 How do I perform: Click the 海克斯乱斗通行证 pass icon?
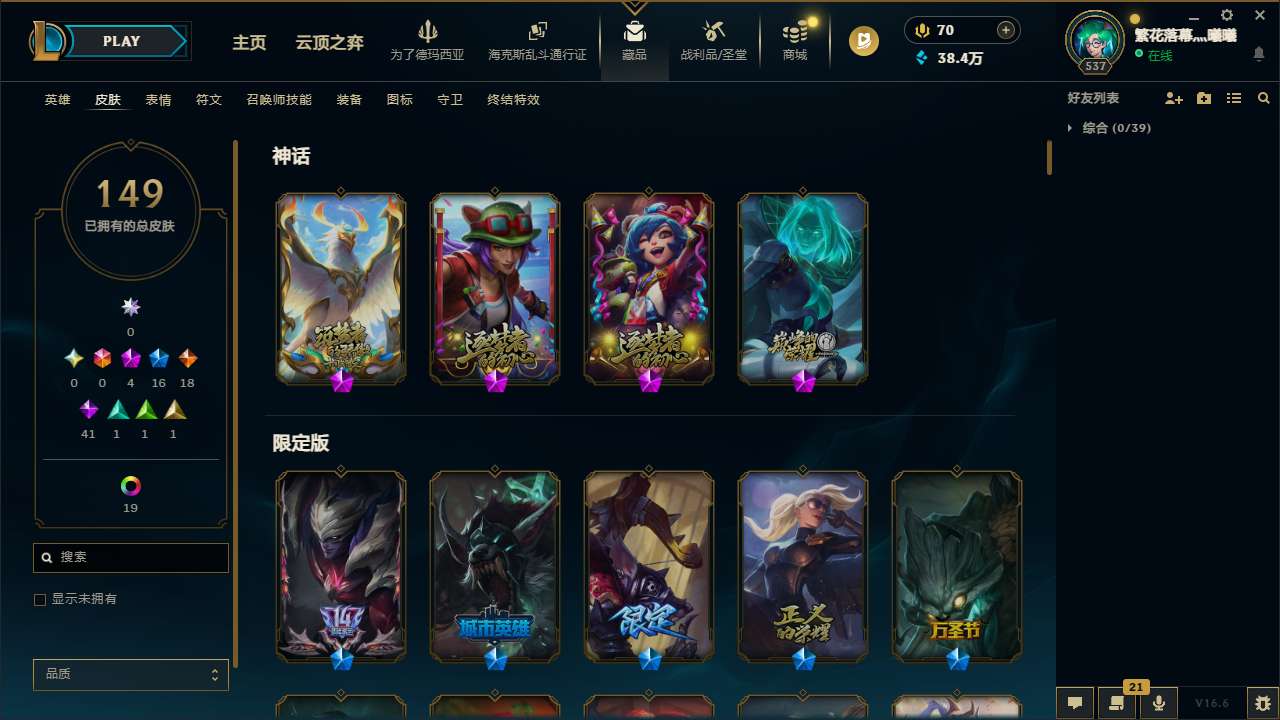pyautogui.click(x=537, y=38)
